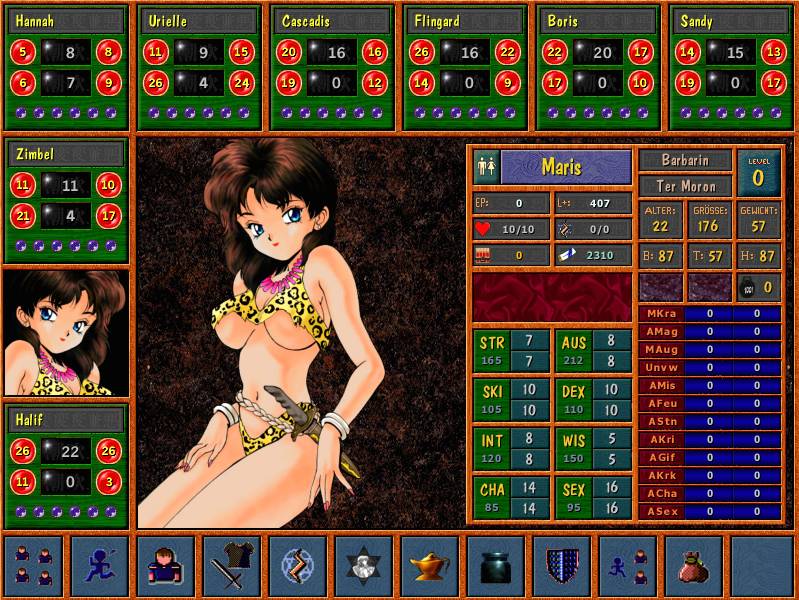
Task: Open the golden oil lamp icon
Action: pyautogui.click(x=429, y=566)
